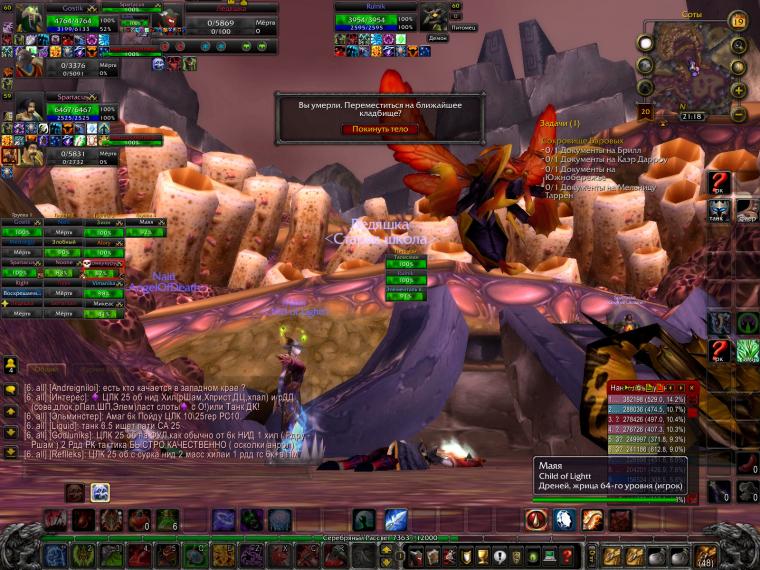Zoom out the minimap with minus button
This screenshot has width=760, height=570.
(739, 112)
